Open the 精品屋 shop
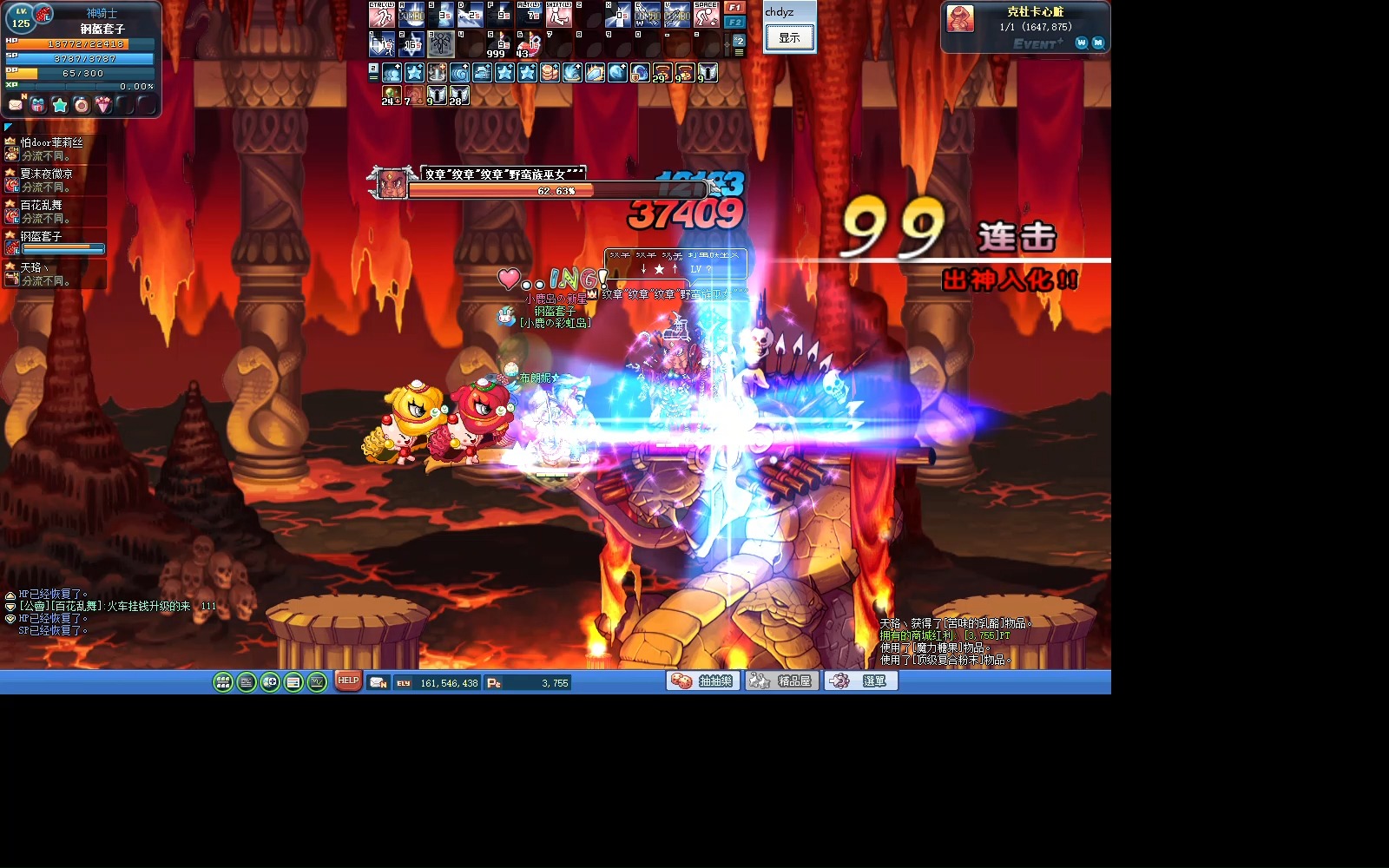This screenshot has width=1389, height=868. [x=781, y=681]
